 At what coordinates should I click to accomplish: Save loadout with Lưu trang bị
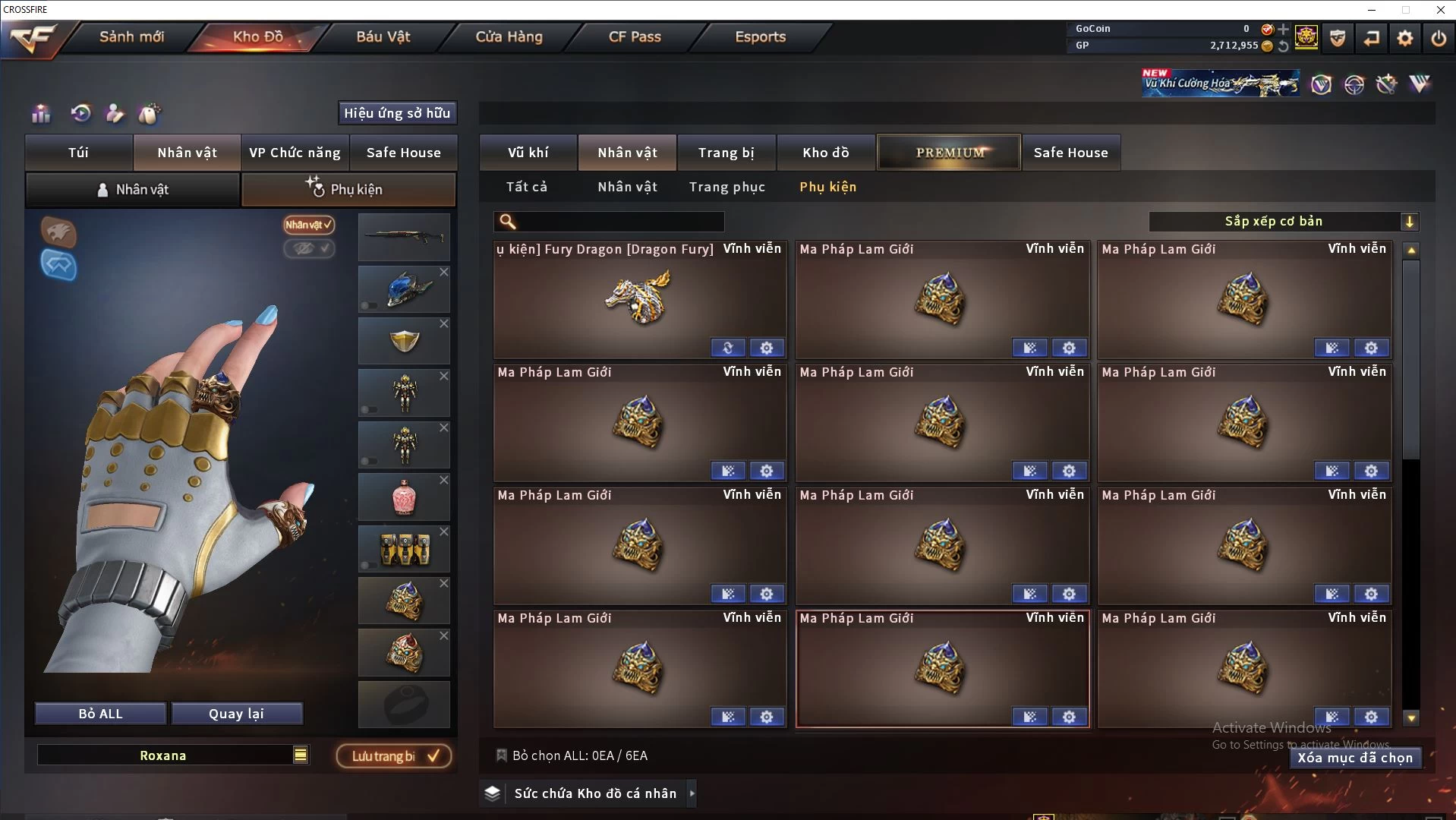394,756
